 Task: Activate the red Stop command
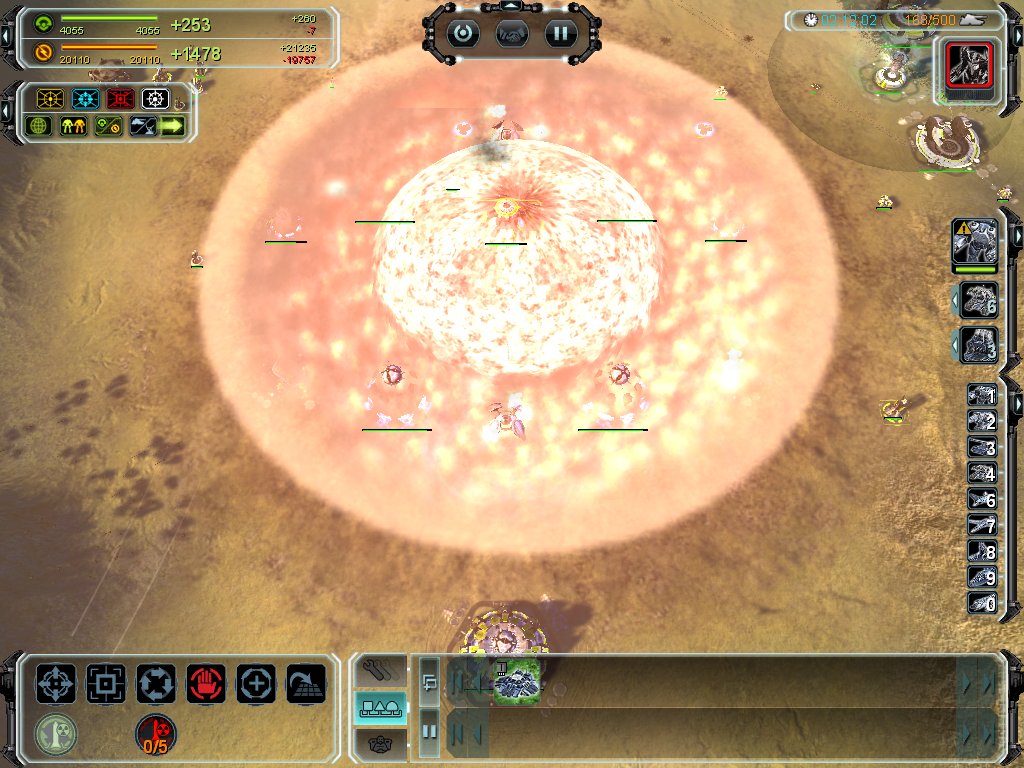tap(206, 684)
